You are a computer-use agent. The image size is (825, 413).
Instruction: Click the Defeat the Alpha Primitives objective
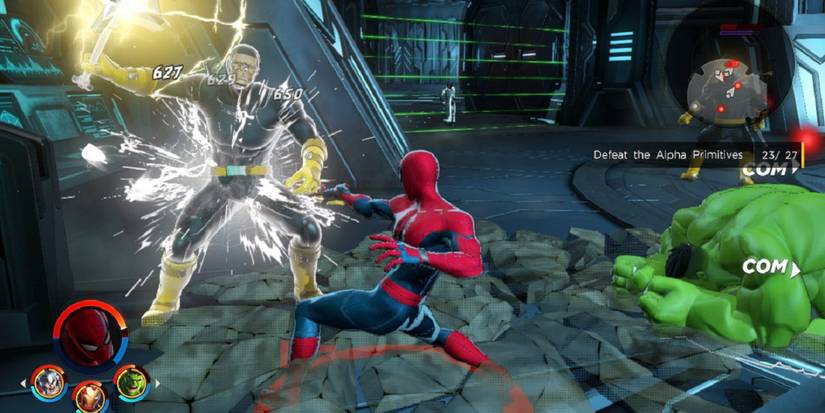[668, 155]
